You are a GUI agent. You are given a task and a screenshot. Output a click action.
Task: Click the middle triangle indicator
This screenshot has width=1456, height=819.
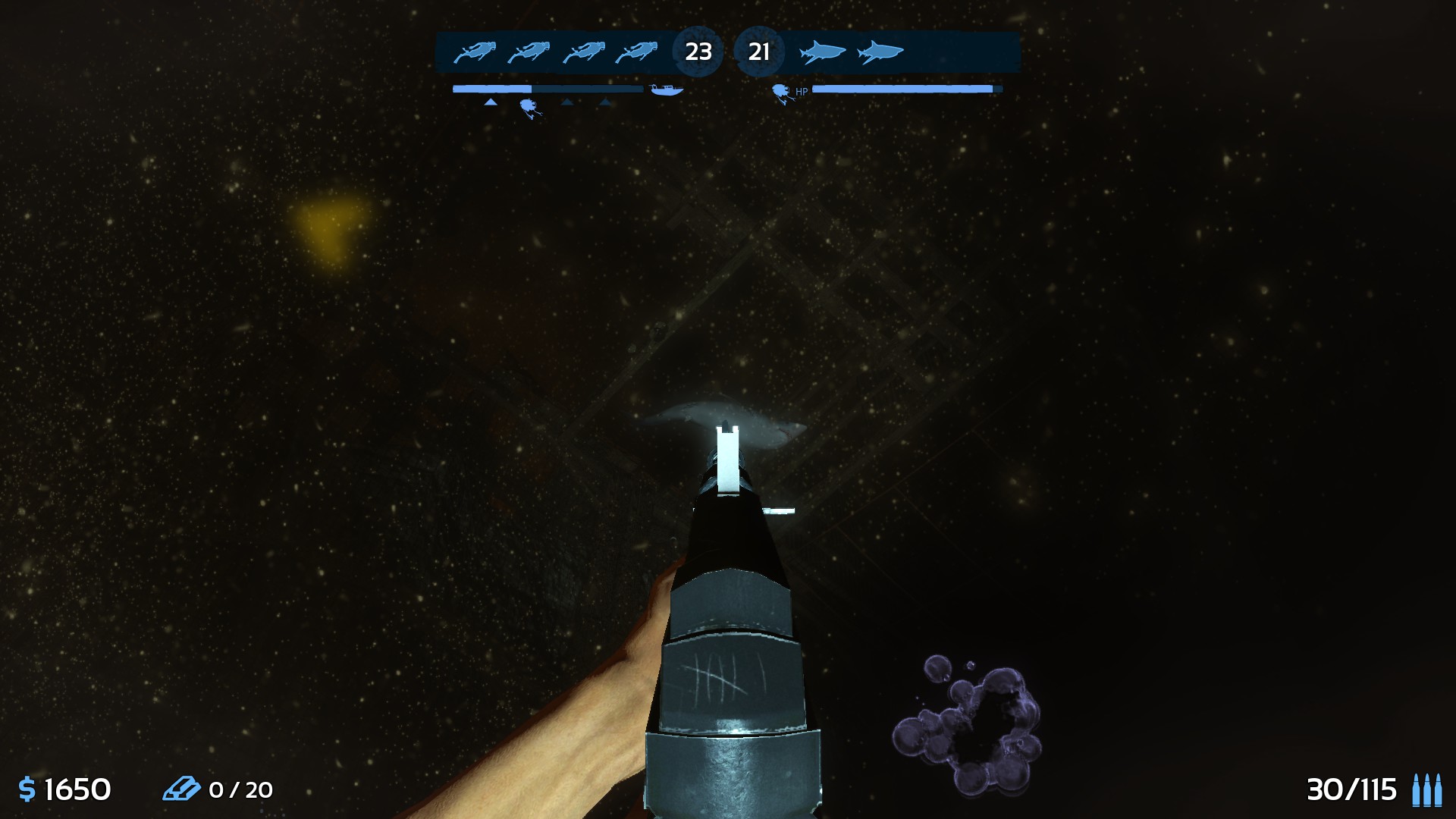(x=567, y=102)
